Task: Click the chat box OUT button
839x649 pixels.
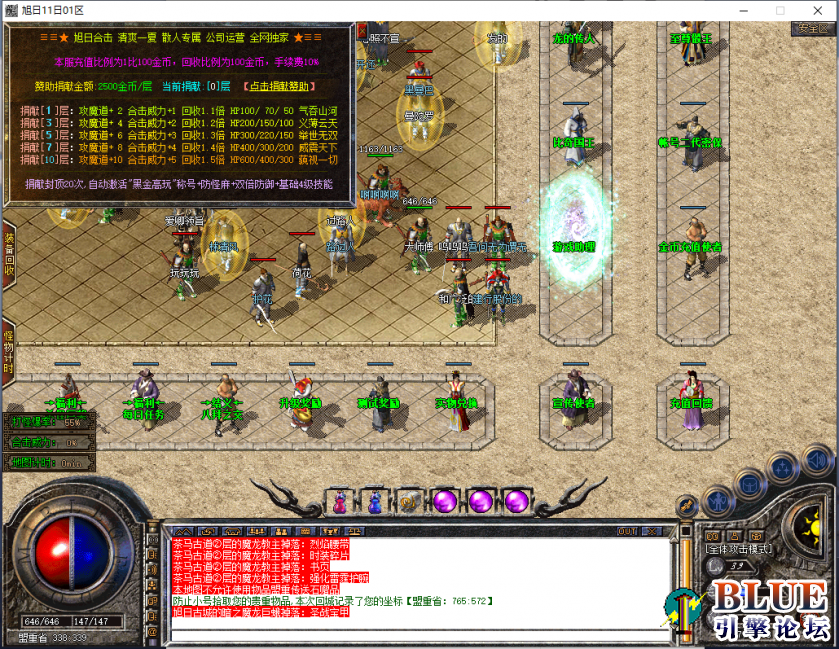Action: [627, 531]
